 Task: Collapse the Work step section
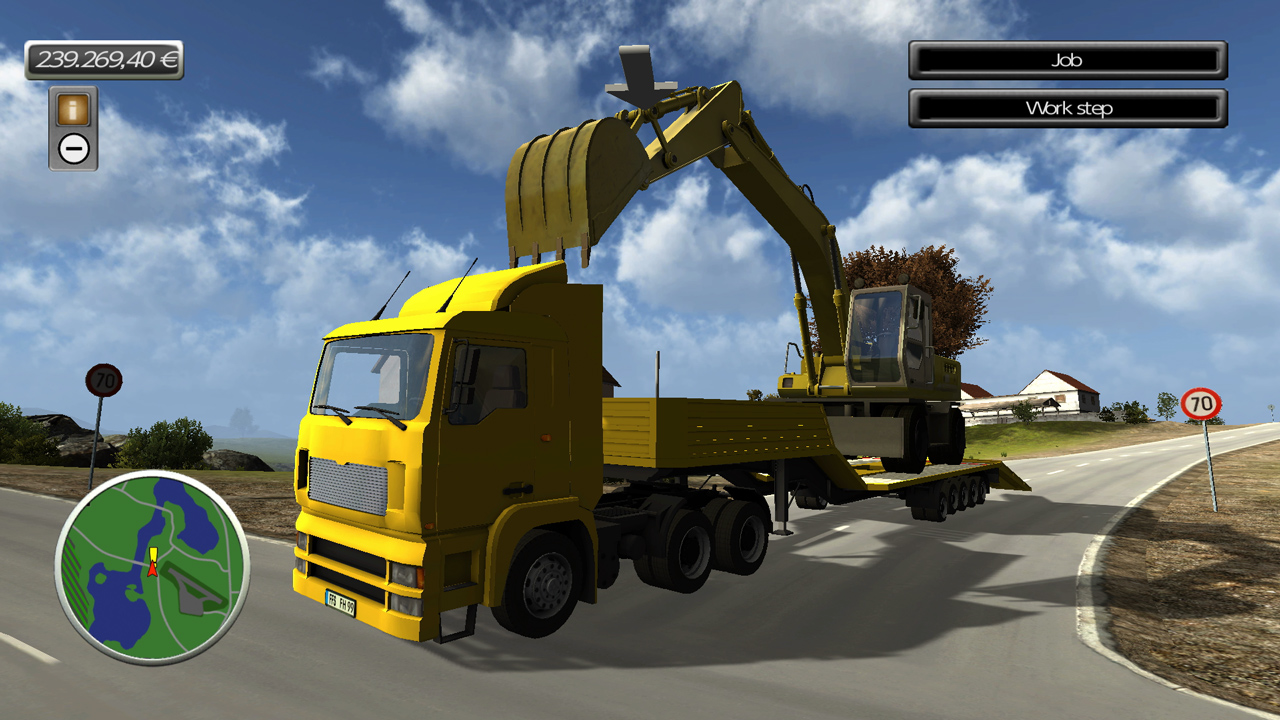pos(1068,108)
